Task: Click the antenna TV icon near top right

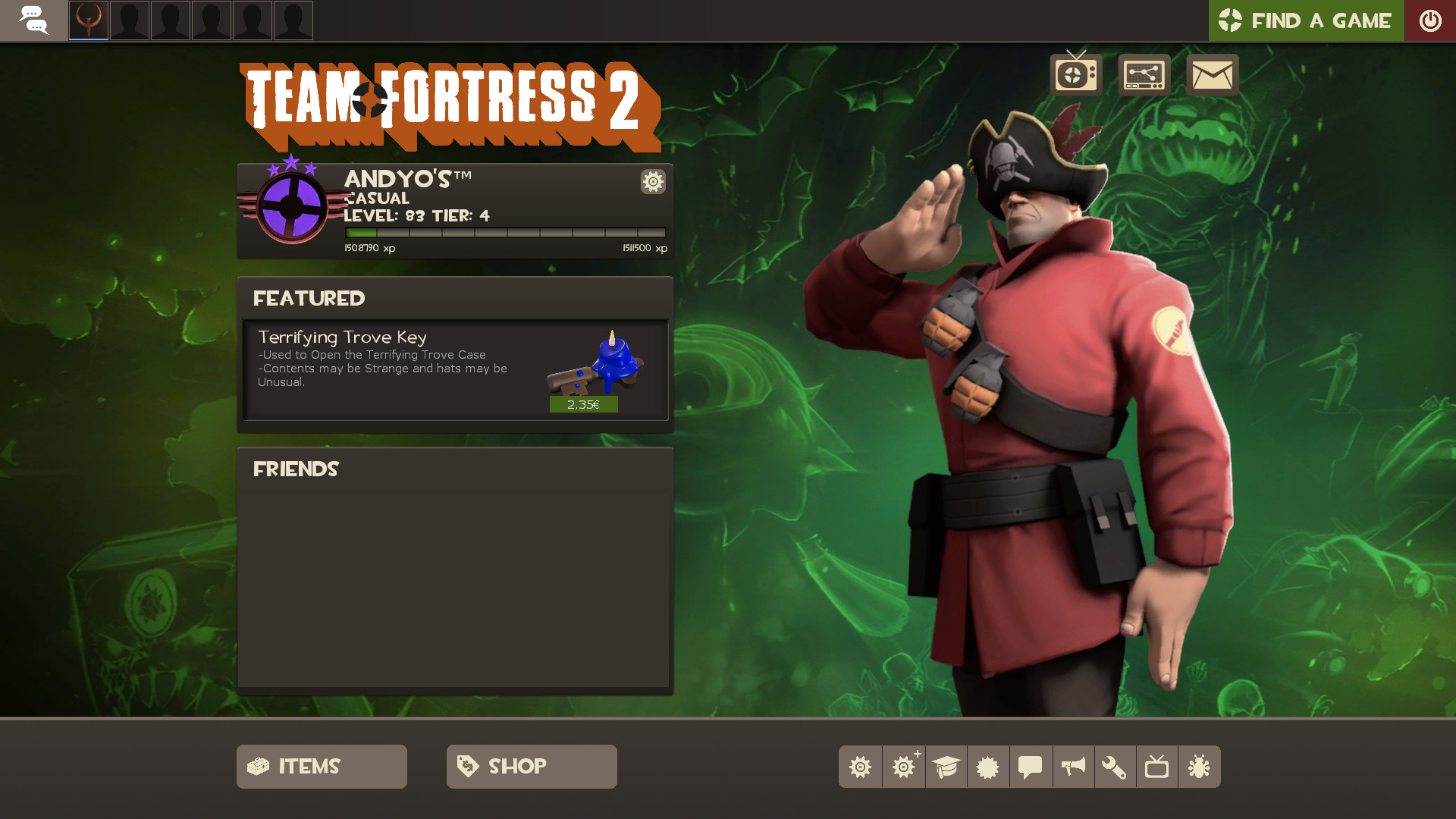Action: click(1076, 74)
